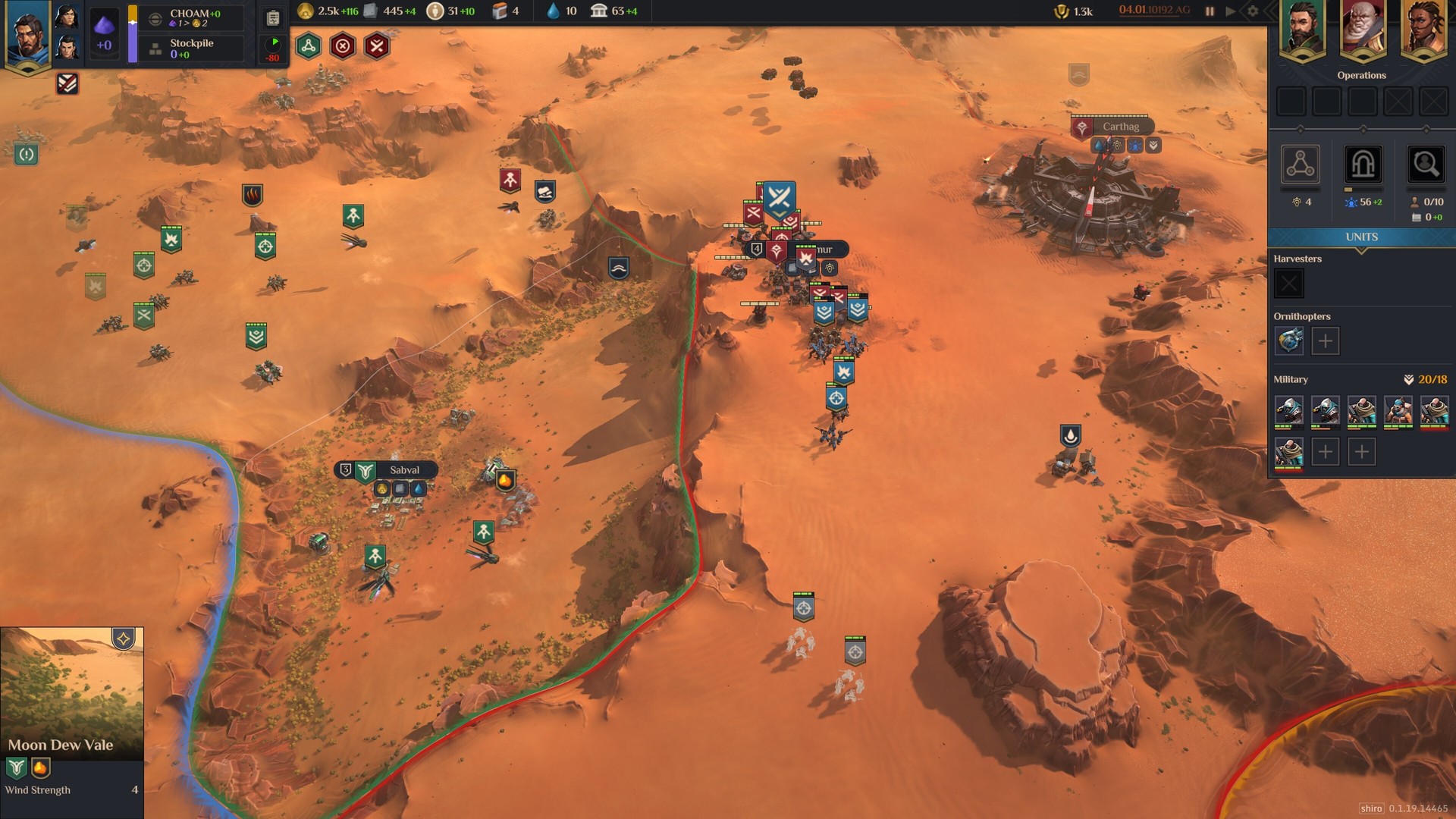Click the Carthag village nameplate
This screenshot has height=819, width=1456.
pos(1121,126)
